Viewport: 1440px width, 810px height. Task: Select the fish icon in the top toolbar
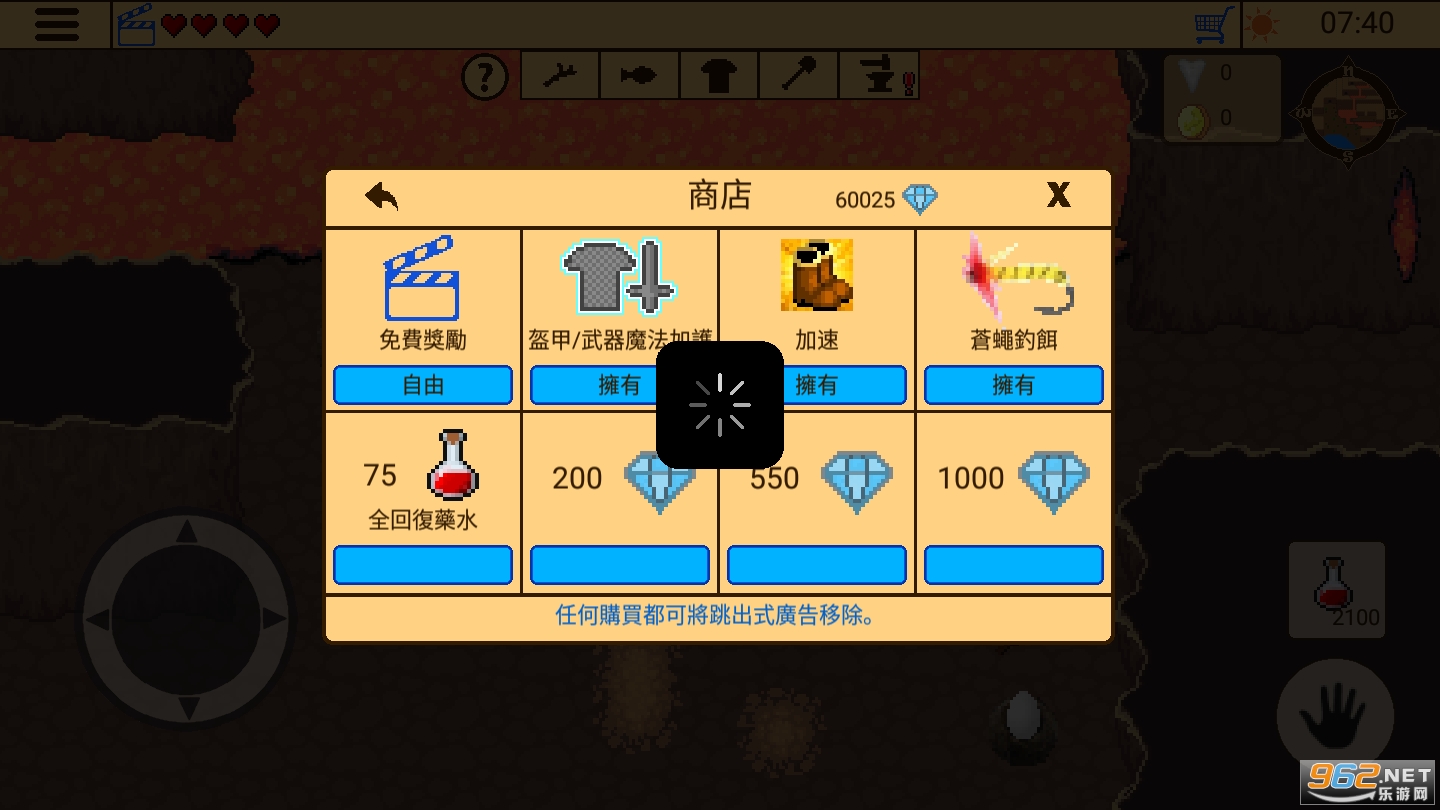(639, 74)
